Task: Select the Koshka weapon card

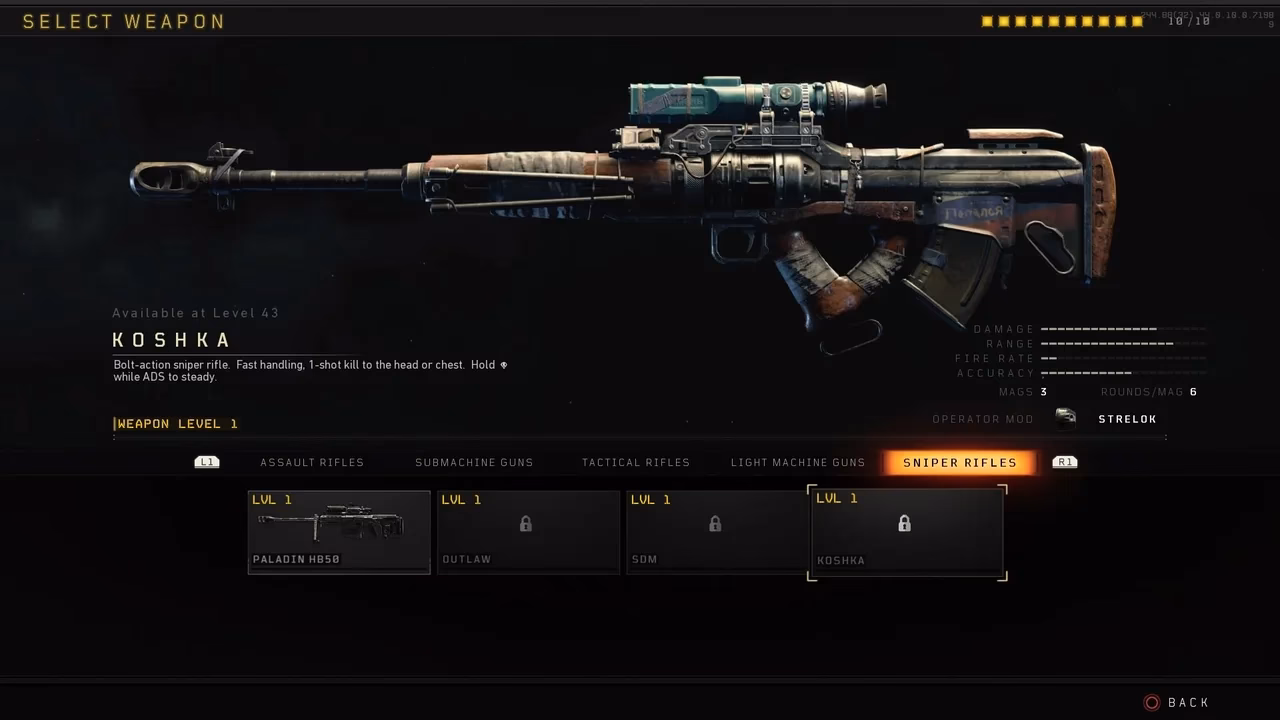Action: click(904, 531)
